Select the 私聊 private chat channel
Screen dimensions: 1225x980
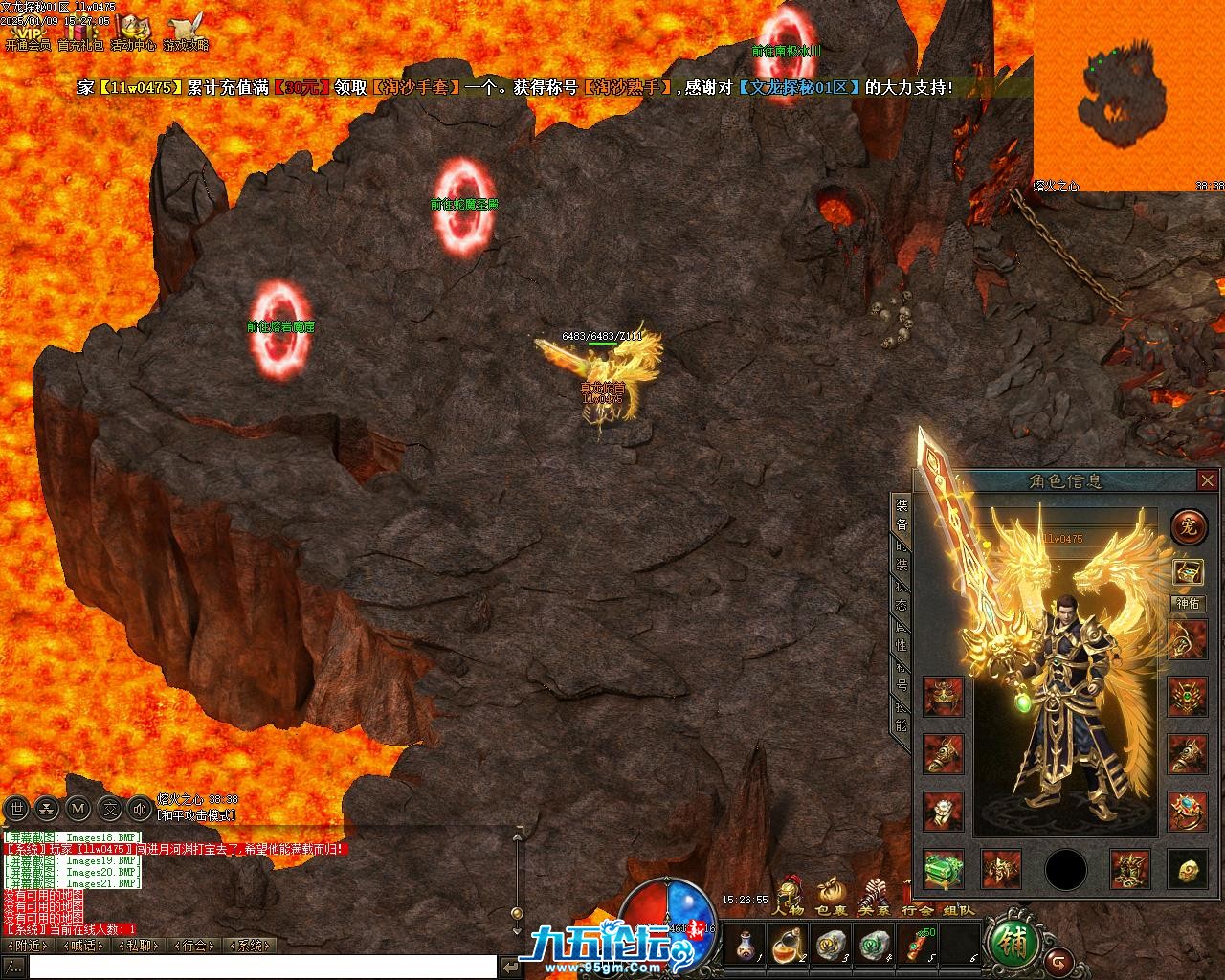139,946
